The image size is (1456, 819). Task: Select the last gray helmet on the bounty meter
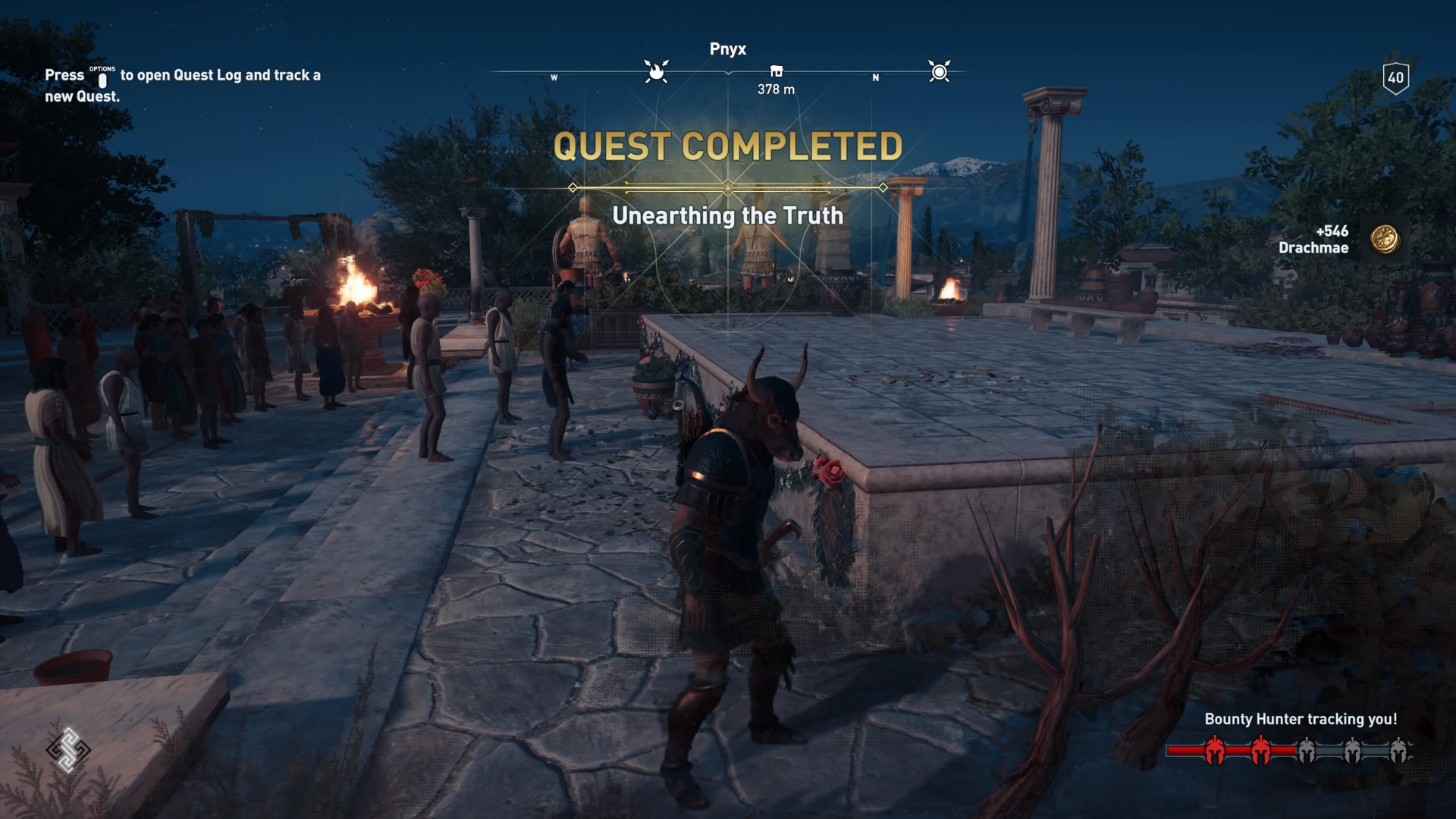pos(1400,751)
